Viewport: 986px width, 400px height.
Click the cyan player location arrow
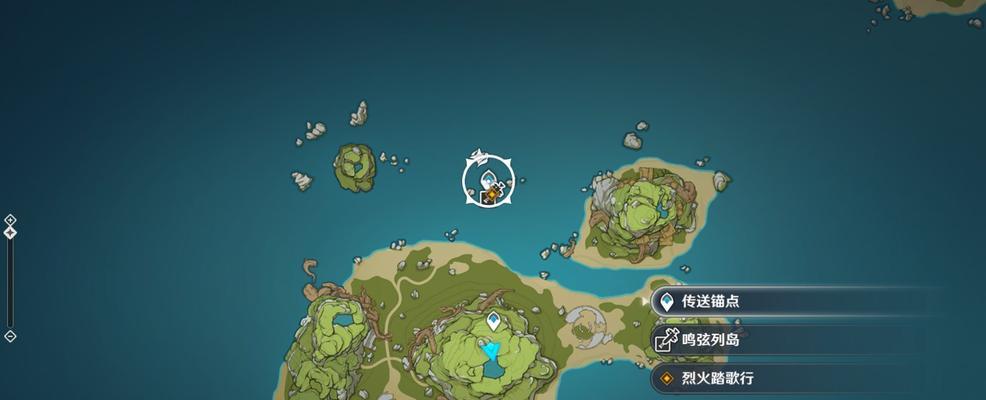pos(490,350)
